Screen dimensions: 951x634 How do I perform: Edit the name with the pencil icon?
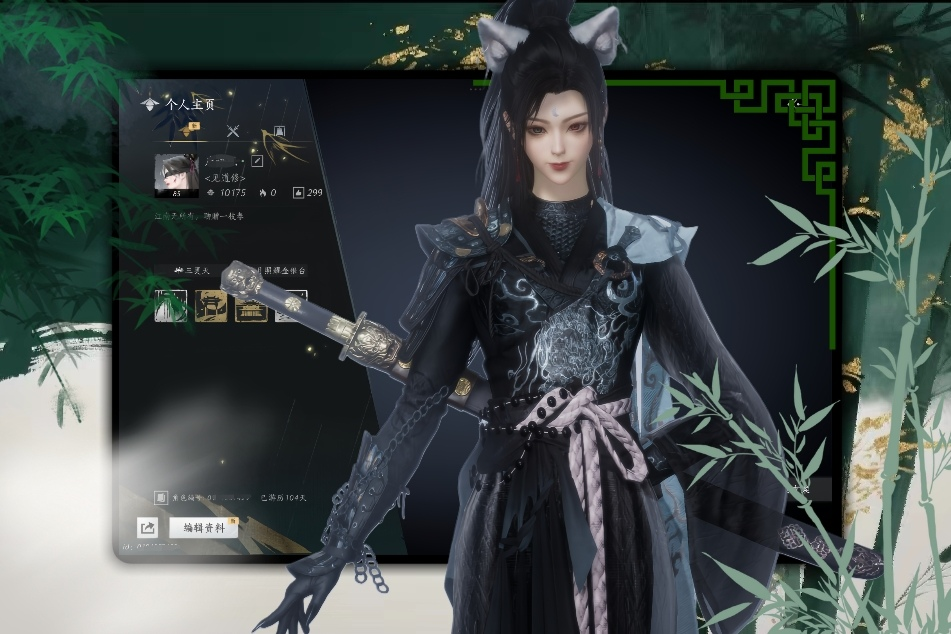[257, 161]
